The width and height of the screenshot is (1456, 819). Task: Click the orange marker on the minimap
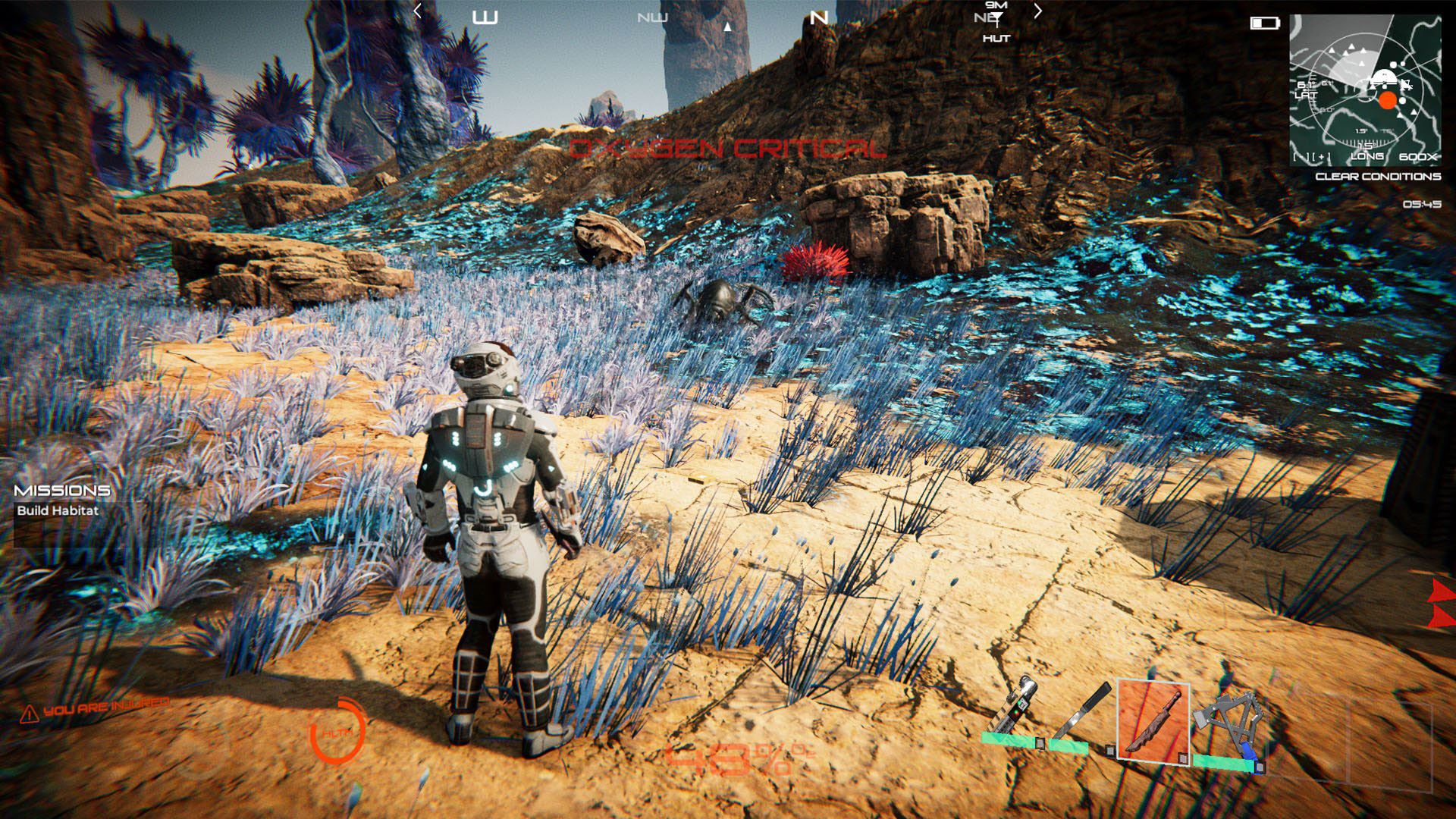coord(1388,101)
